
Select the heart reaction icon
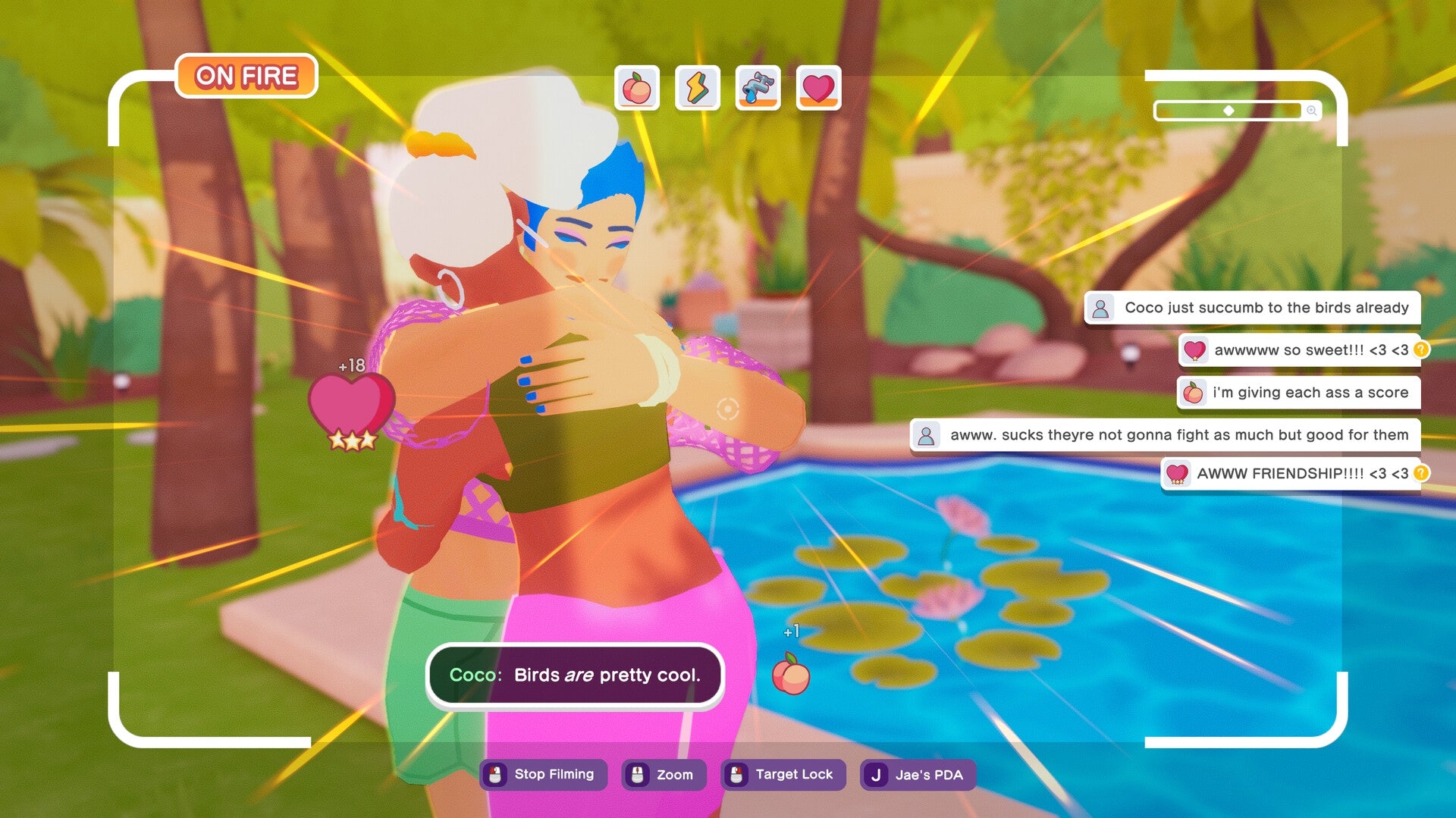pos(818,89)
